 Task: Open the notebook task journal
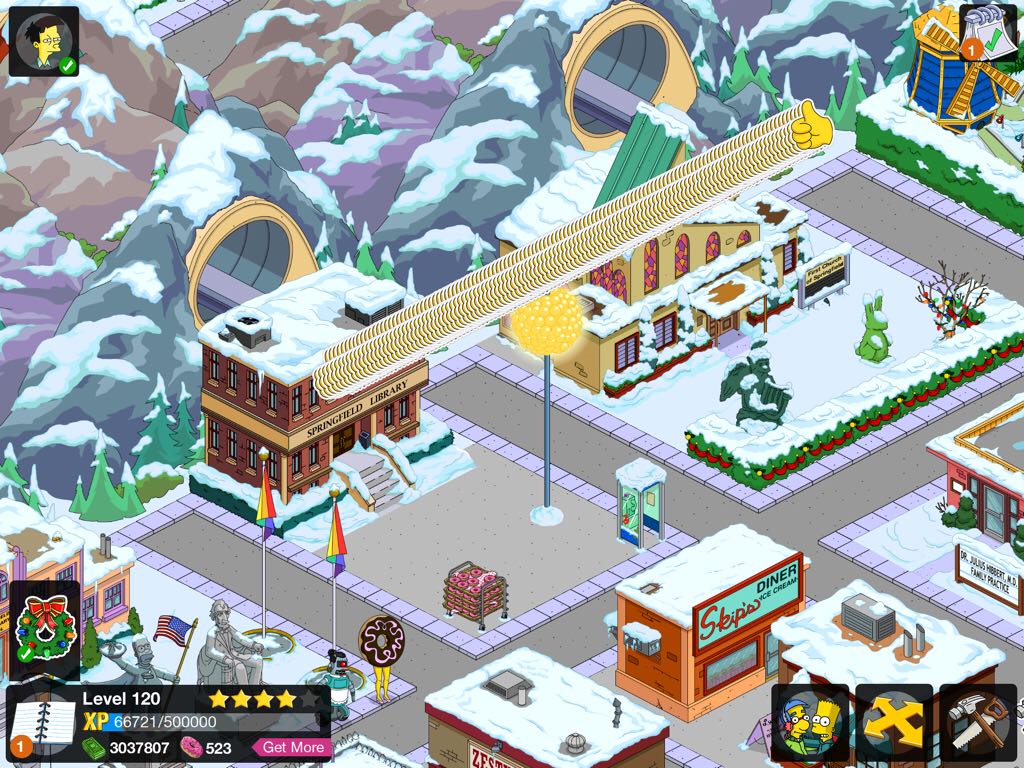point(42,722)
